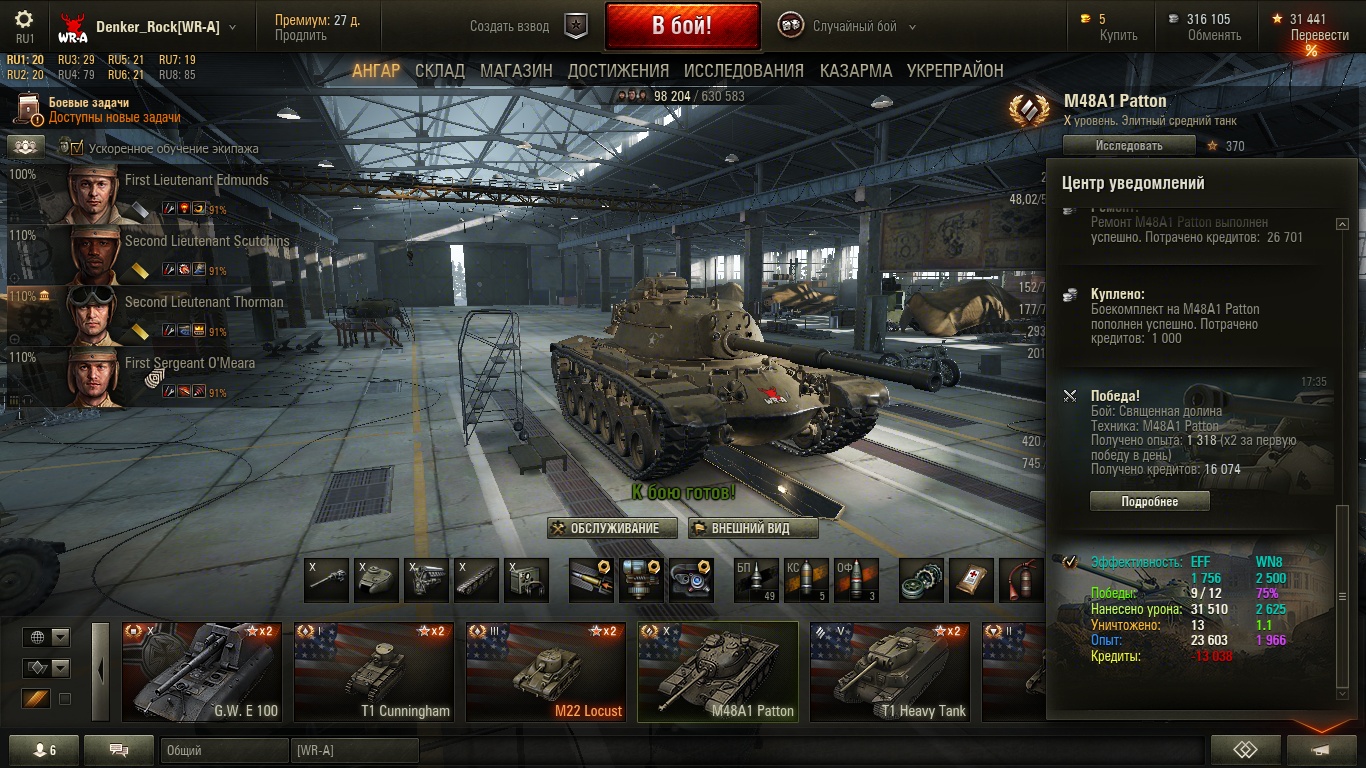
Task: Choose the T1 Cunningham tank
Action: (x=374, y=672)
